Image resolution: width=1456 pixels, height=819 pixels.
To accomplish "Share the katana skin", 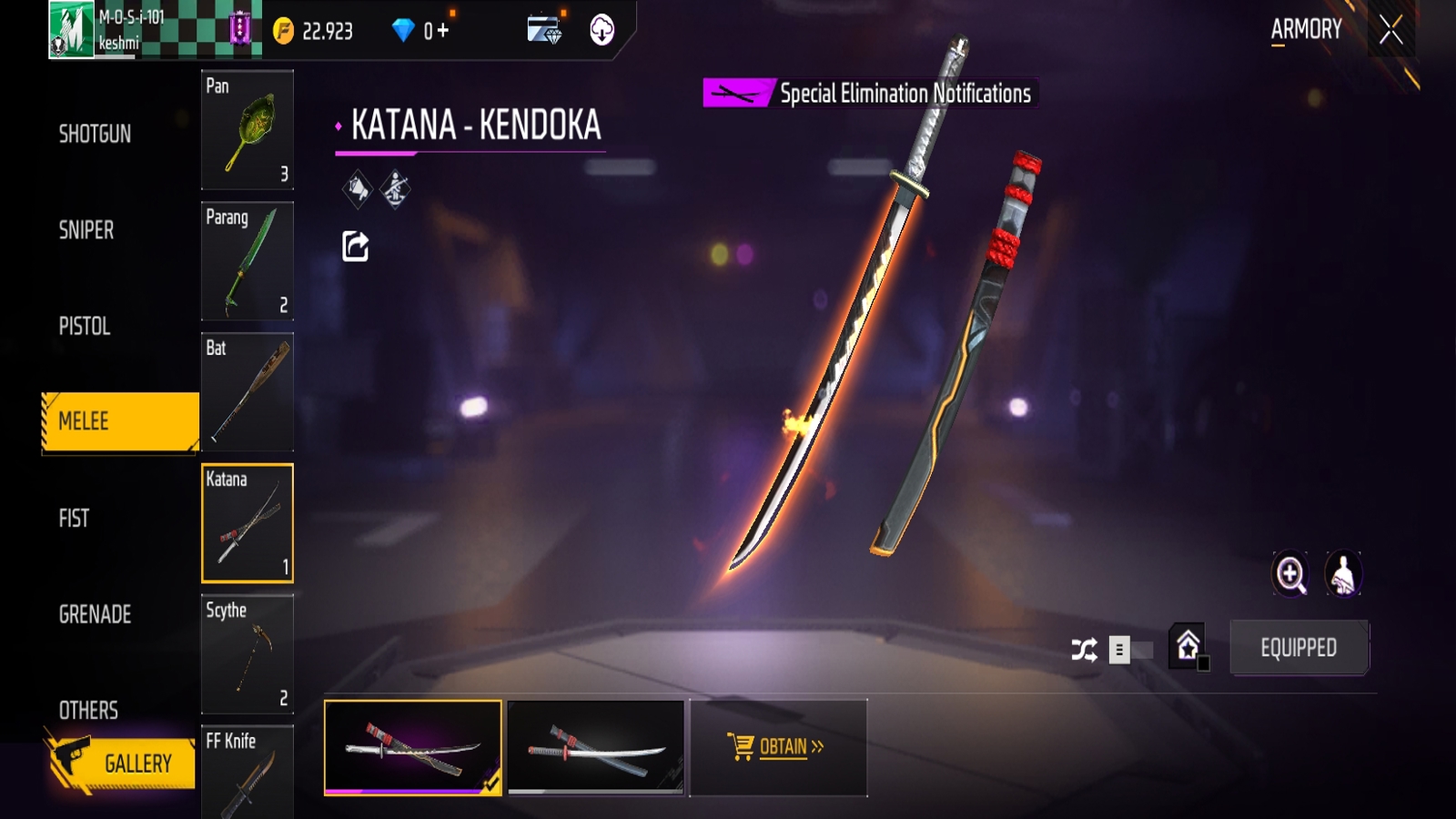I will pyautogui.click(x=355, y=247).
